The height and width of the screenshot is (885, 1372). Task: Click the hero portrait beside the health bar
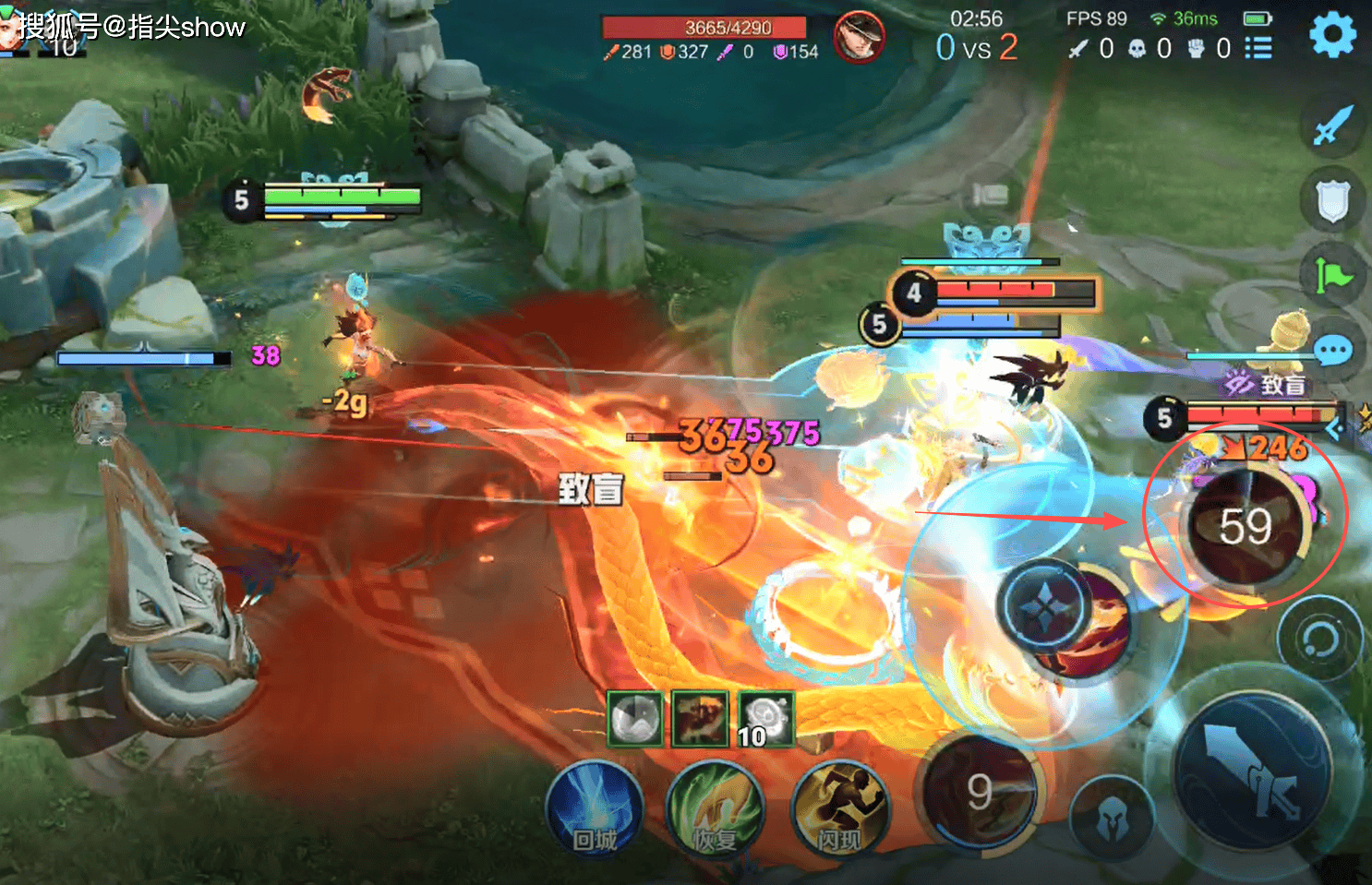pyautogui.click(x=859, y=38)
